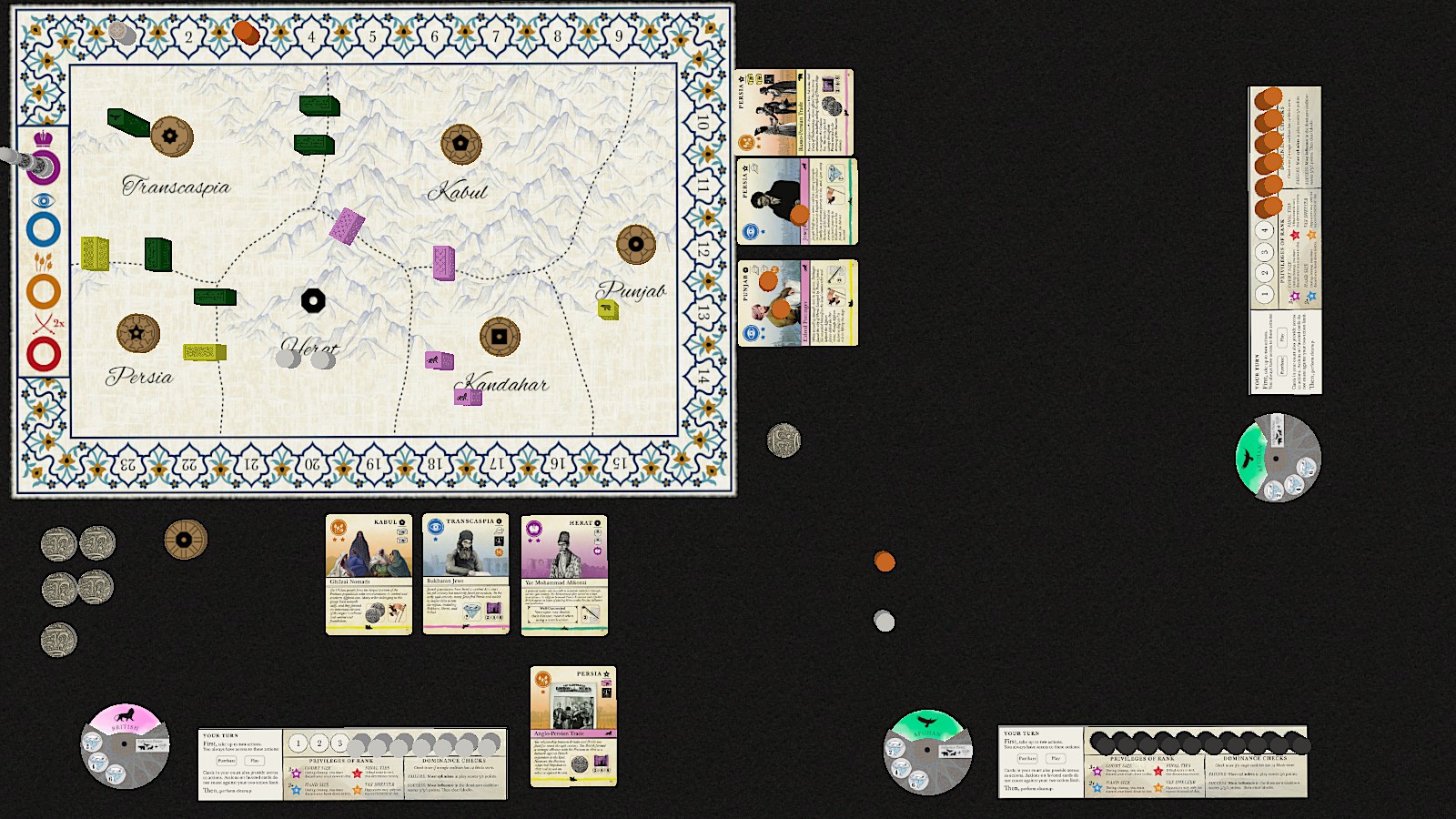
Task: Select the orange cylinder on the score track
Action: 246,34
